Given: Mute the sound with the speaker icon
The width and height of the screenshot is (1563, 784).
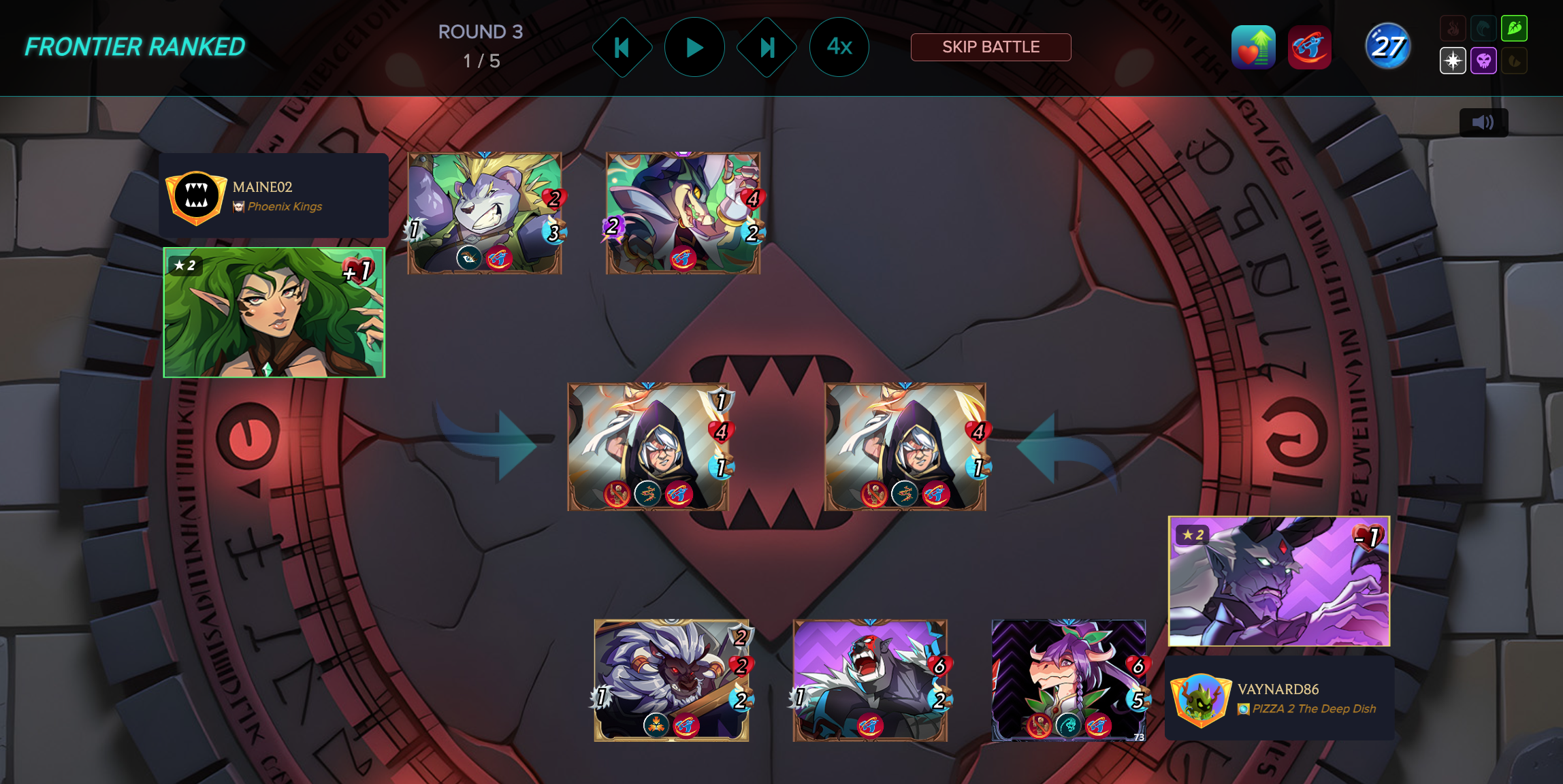Looking at the screenshot, I should tap(1483, 122).
